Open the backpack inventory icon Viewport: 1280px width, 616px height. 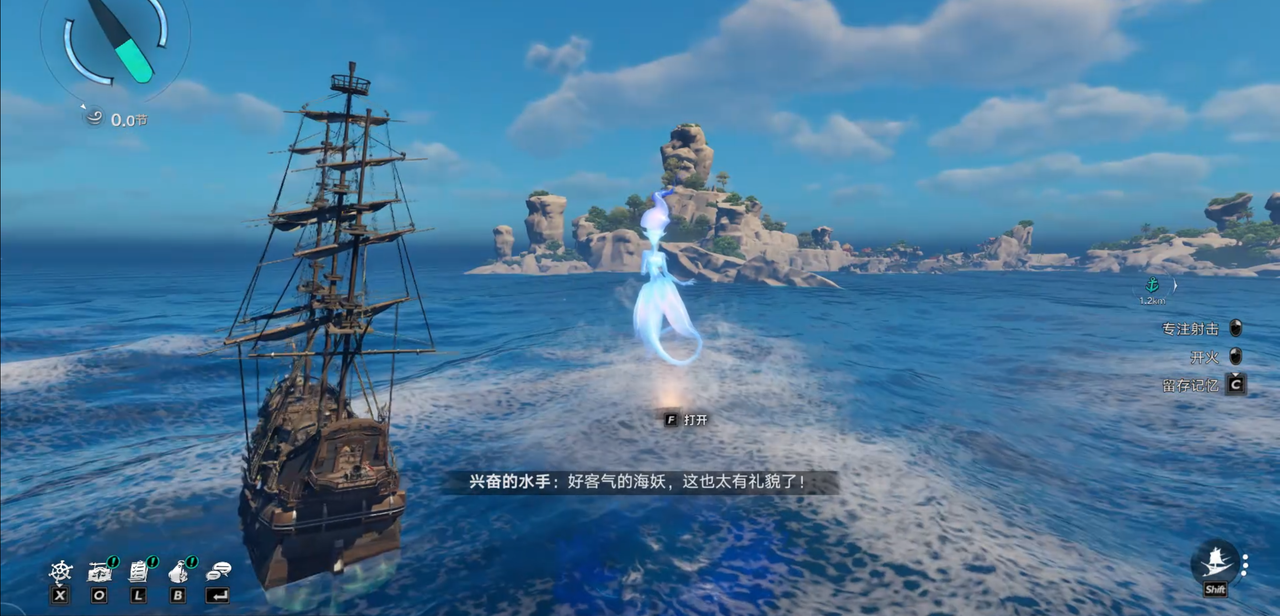(x=178, y=572)
